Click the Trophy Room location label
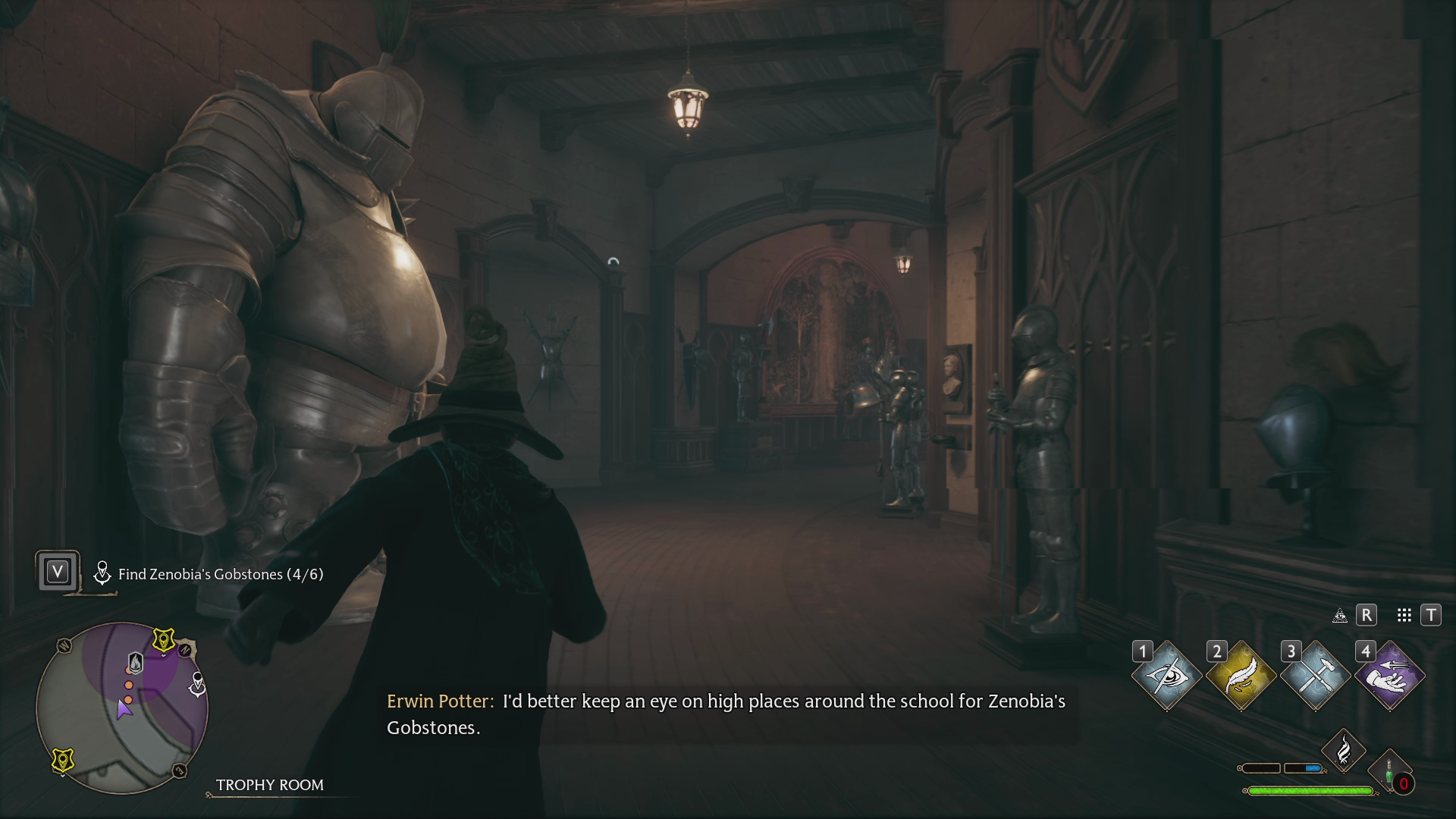Viewport: 1456px width, 819px height. [x=270, y=785]
